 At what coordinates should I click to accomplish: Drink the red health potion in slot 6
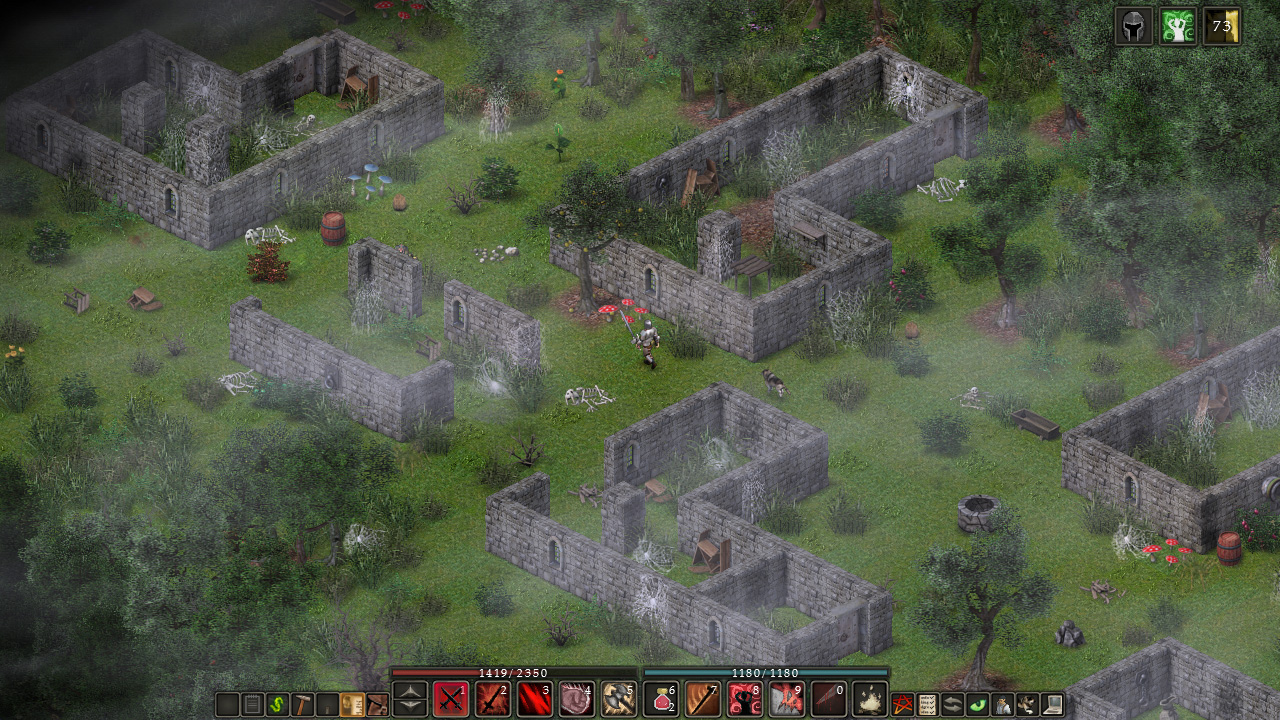[661, 698]
